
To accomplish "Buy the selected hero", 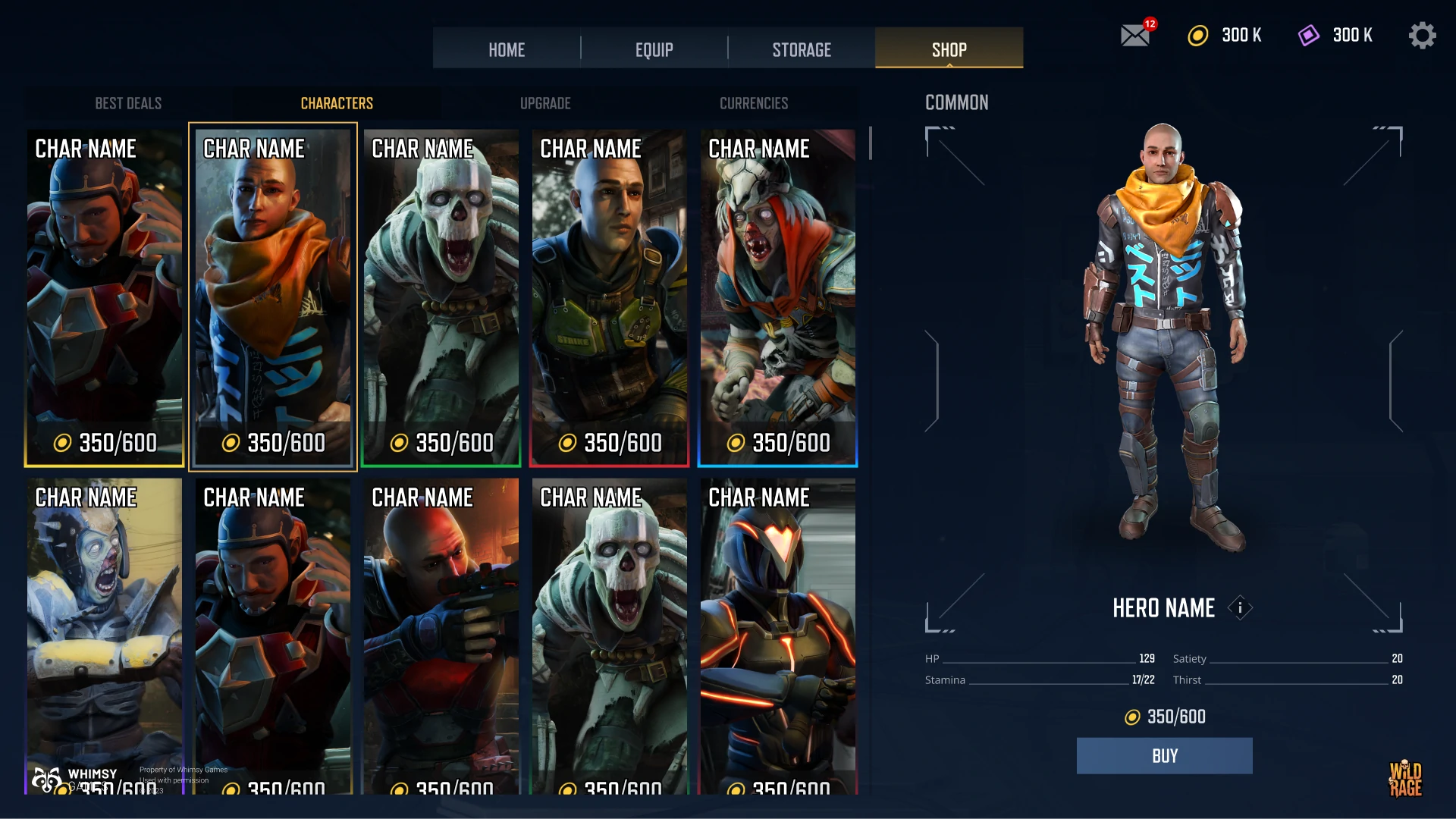I will click(x=1164, y=755).
